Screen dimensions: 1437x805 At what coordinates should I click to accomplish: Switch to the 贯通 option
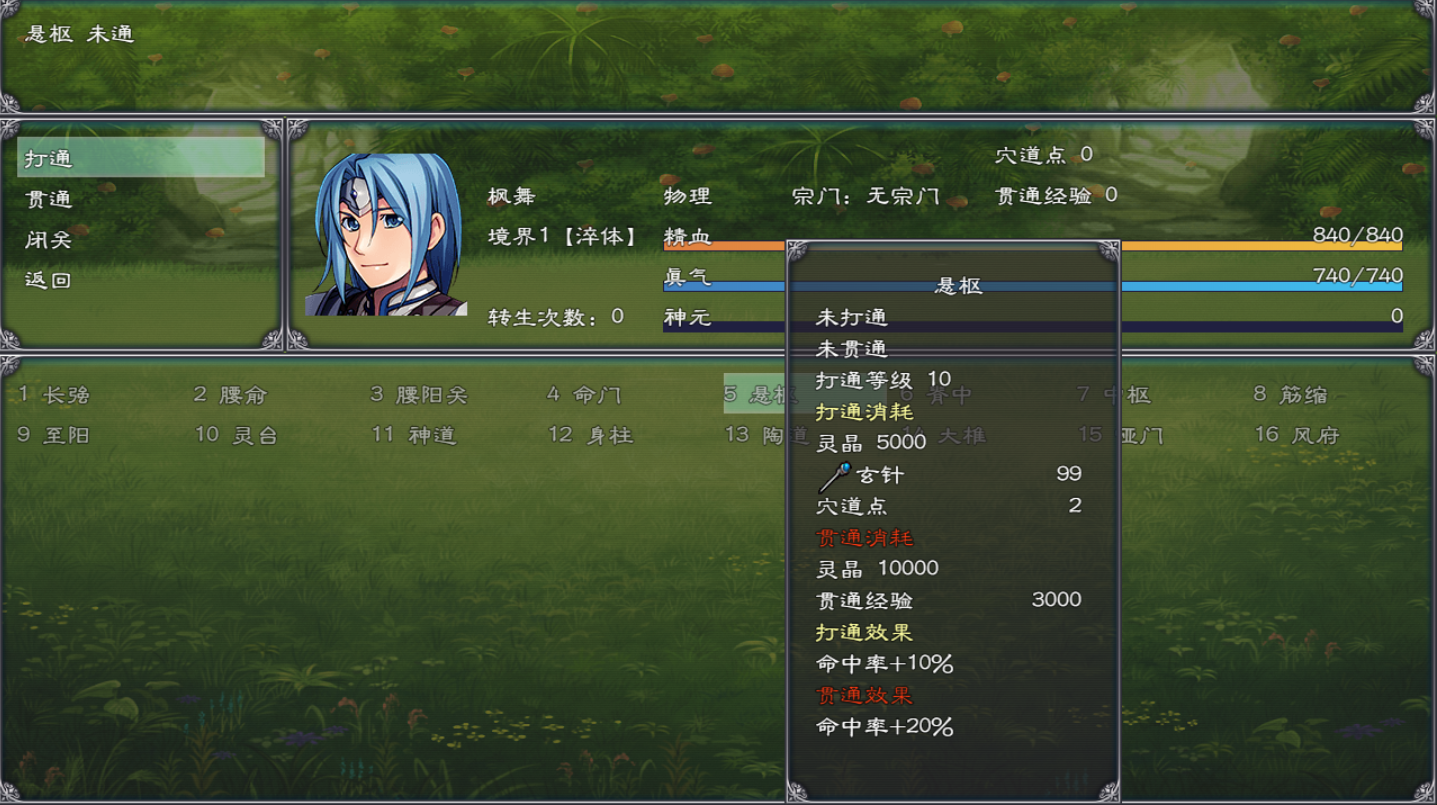(47, 198)
